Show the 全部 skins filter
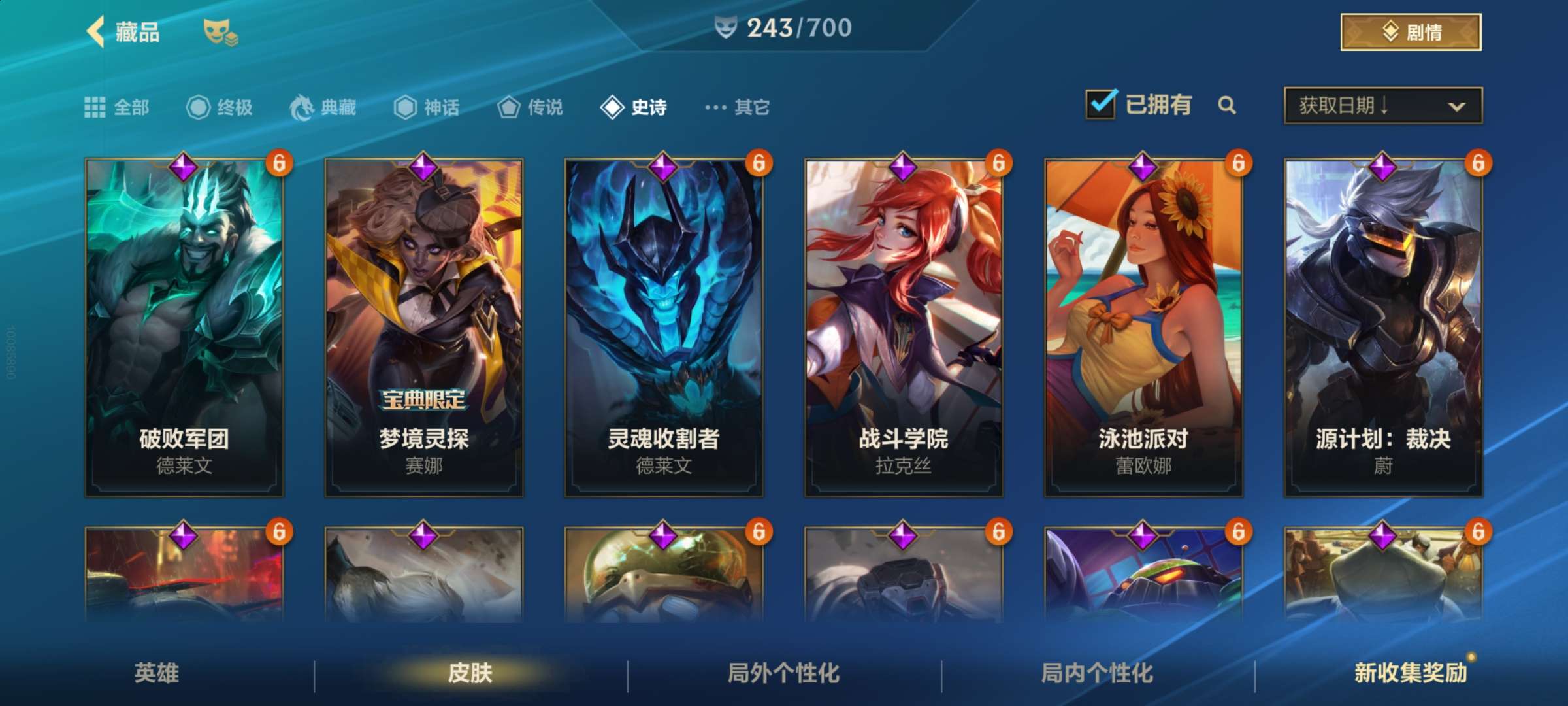Screen dimensions: 1568x706 pyautogui.click(x=118, y=107)
